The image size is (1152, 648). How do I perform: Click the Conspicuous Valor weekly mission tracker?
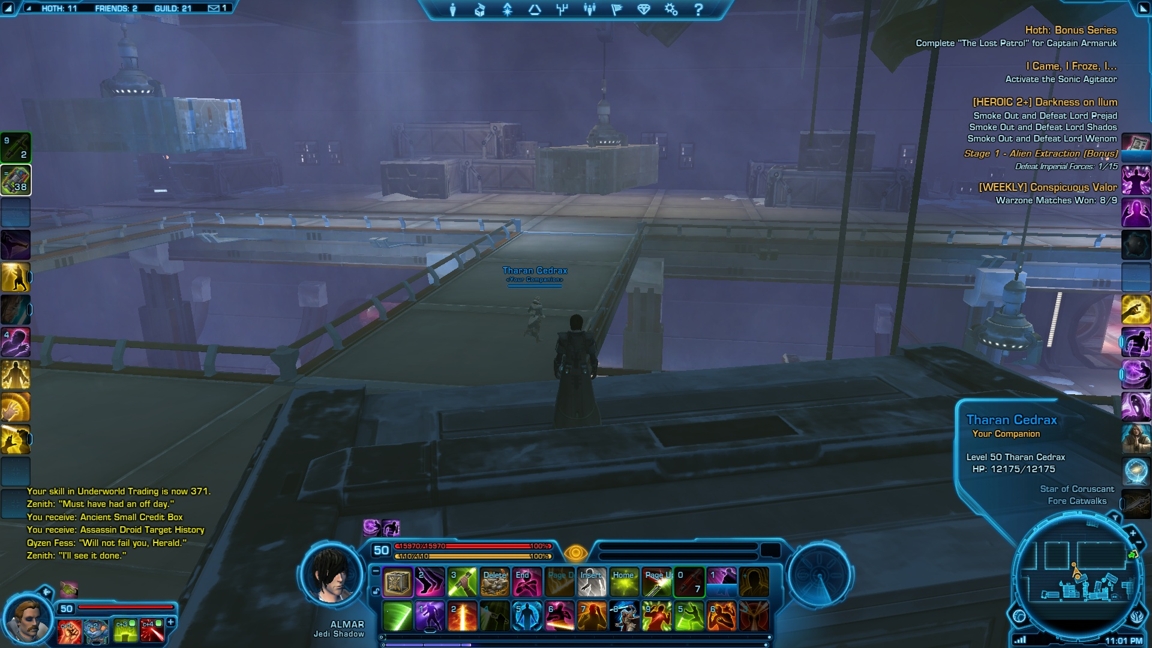1047,187
